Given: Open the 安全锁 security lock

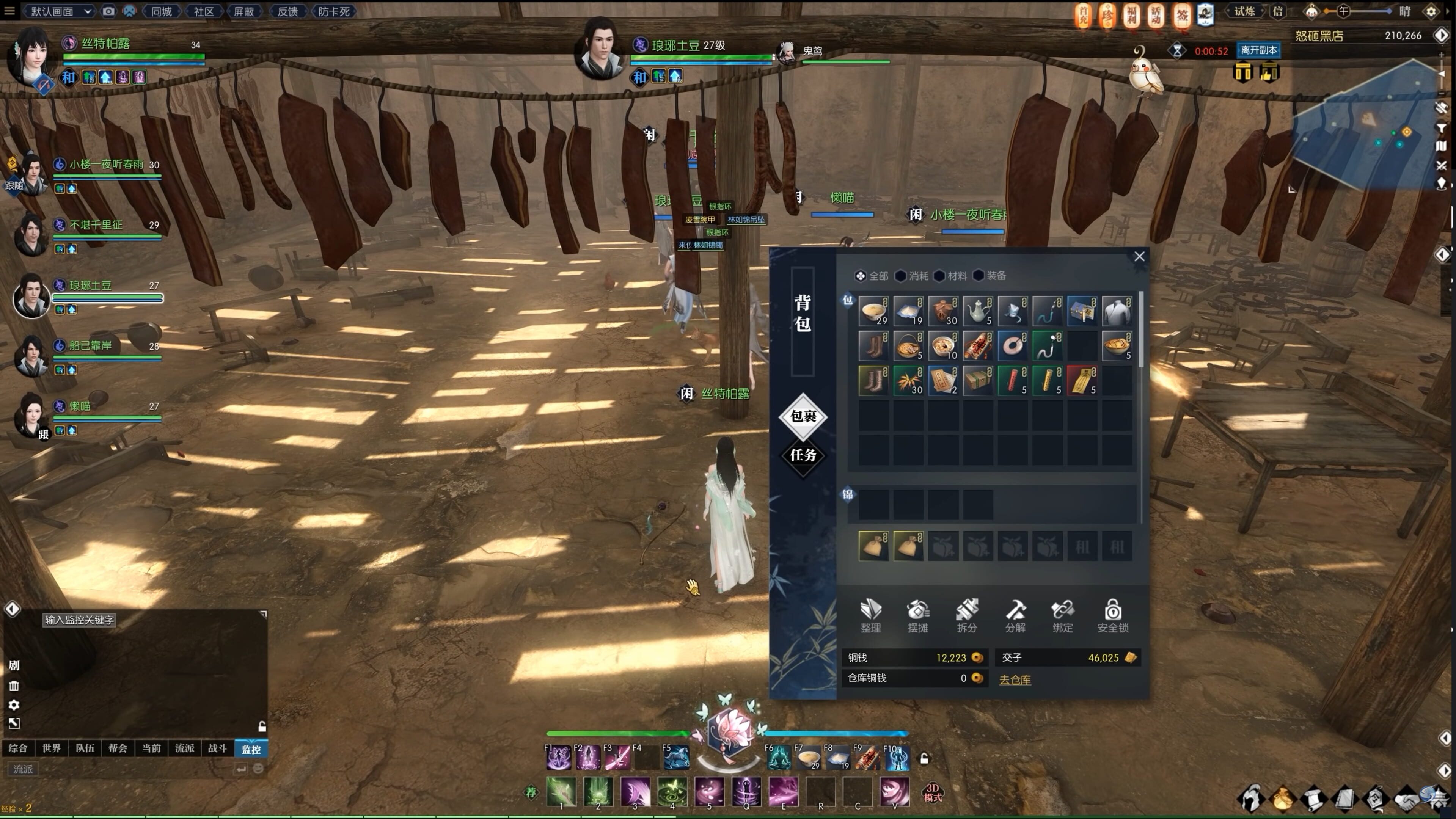Looking at the screenshot, I should pos(1112,615).
